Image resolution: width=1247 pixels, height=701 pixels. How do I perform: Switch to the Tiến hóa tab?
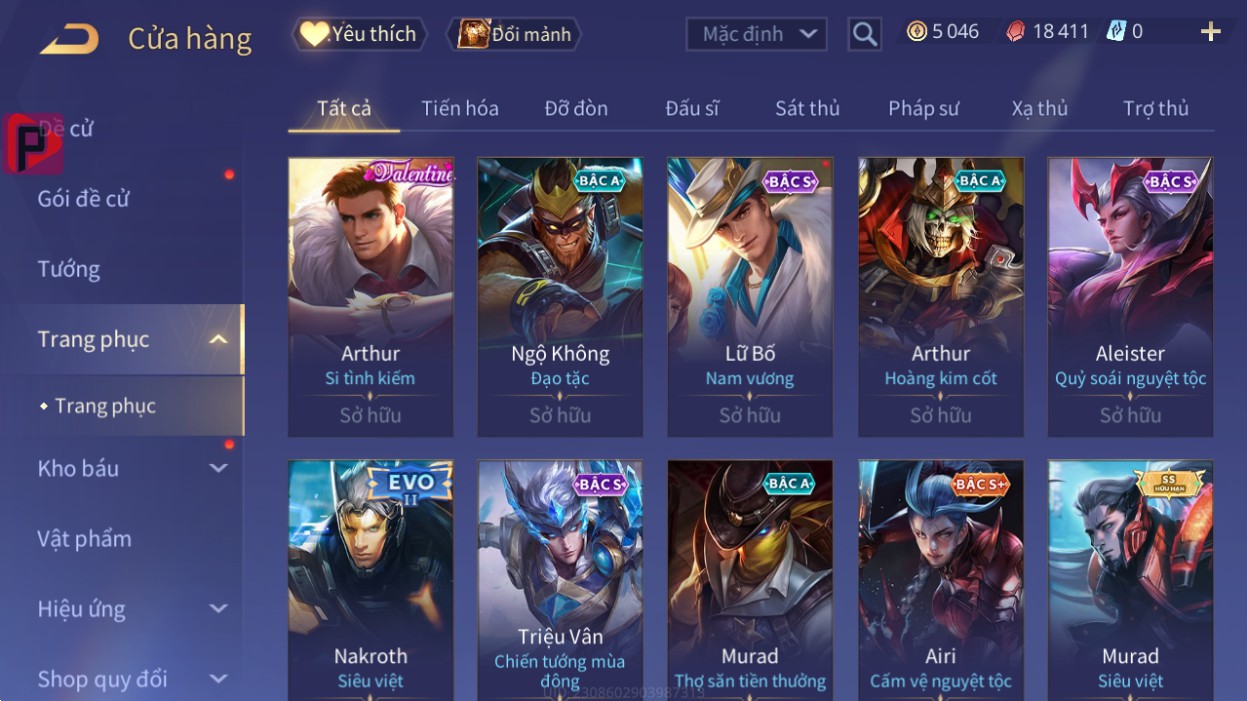pyautogui.click(x=459, y=108)
